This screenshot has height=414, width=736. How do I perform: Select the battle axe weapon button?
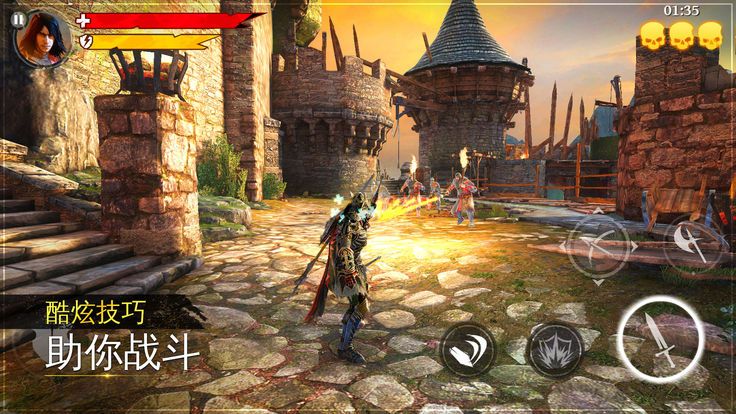click(x=693, y=245)
